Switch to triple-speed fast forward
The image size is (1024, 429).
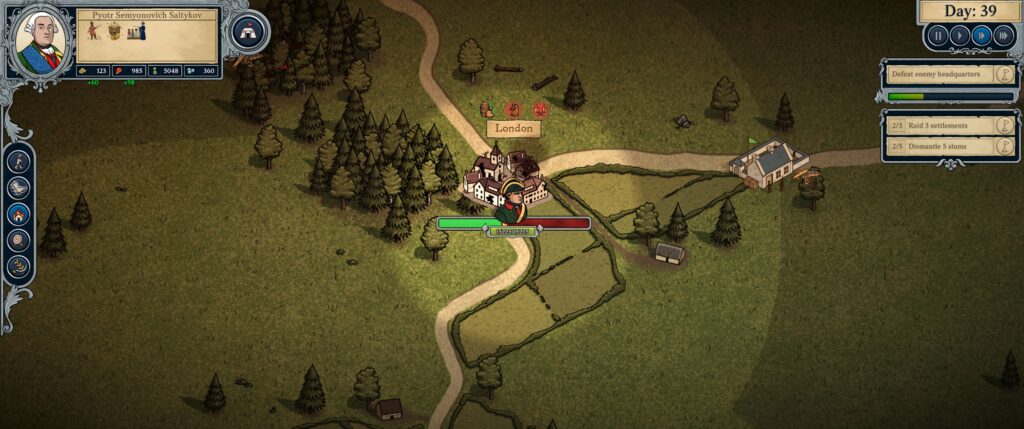[1003, 36]
